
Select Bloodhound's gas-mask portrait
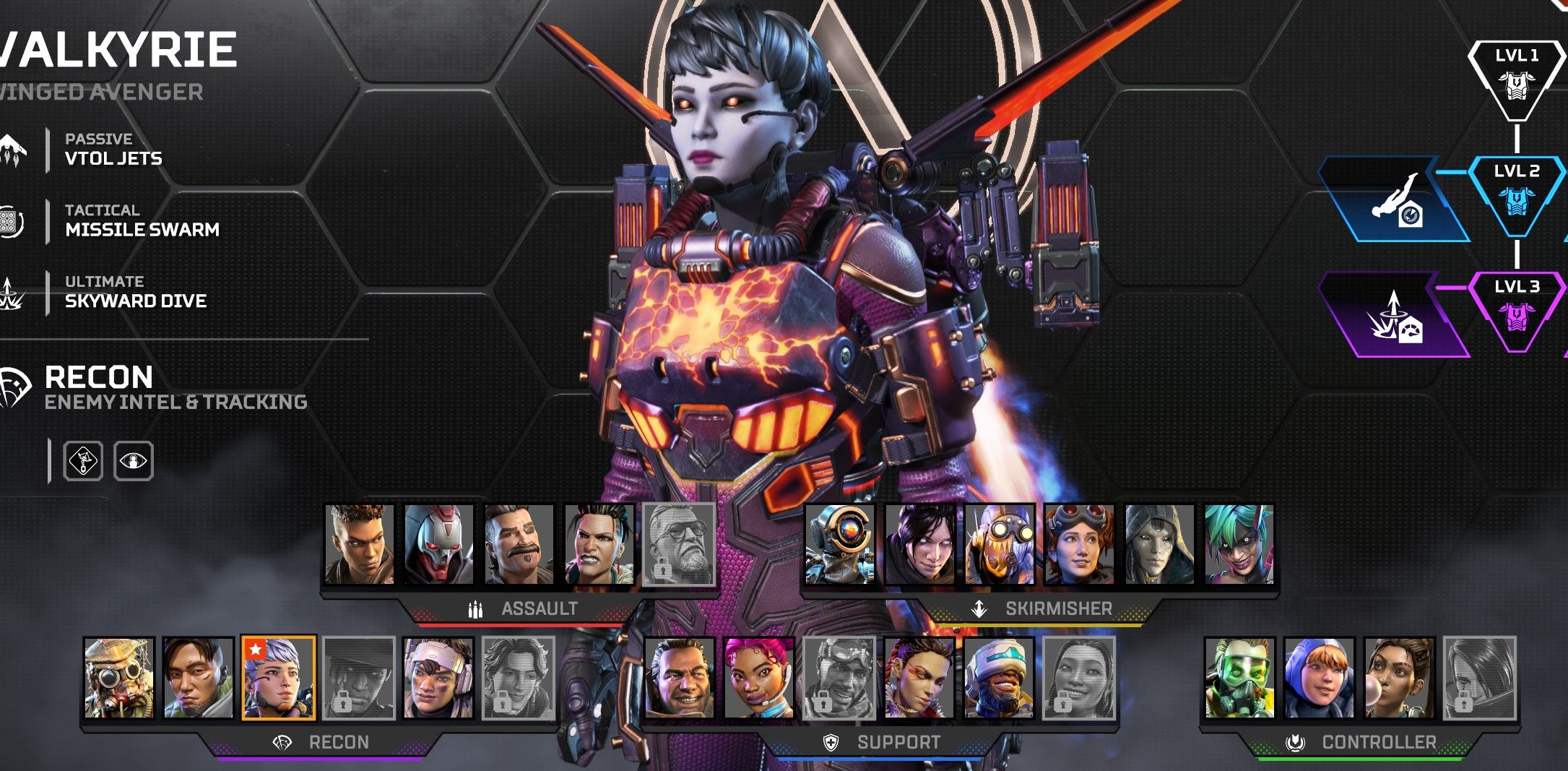pos(118,678)
